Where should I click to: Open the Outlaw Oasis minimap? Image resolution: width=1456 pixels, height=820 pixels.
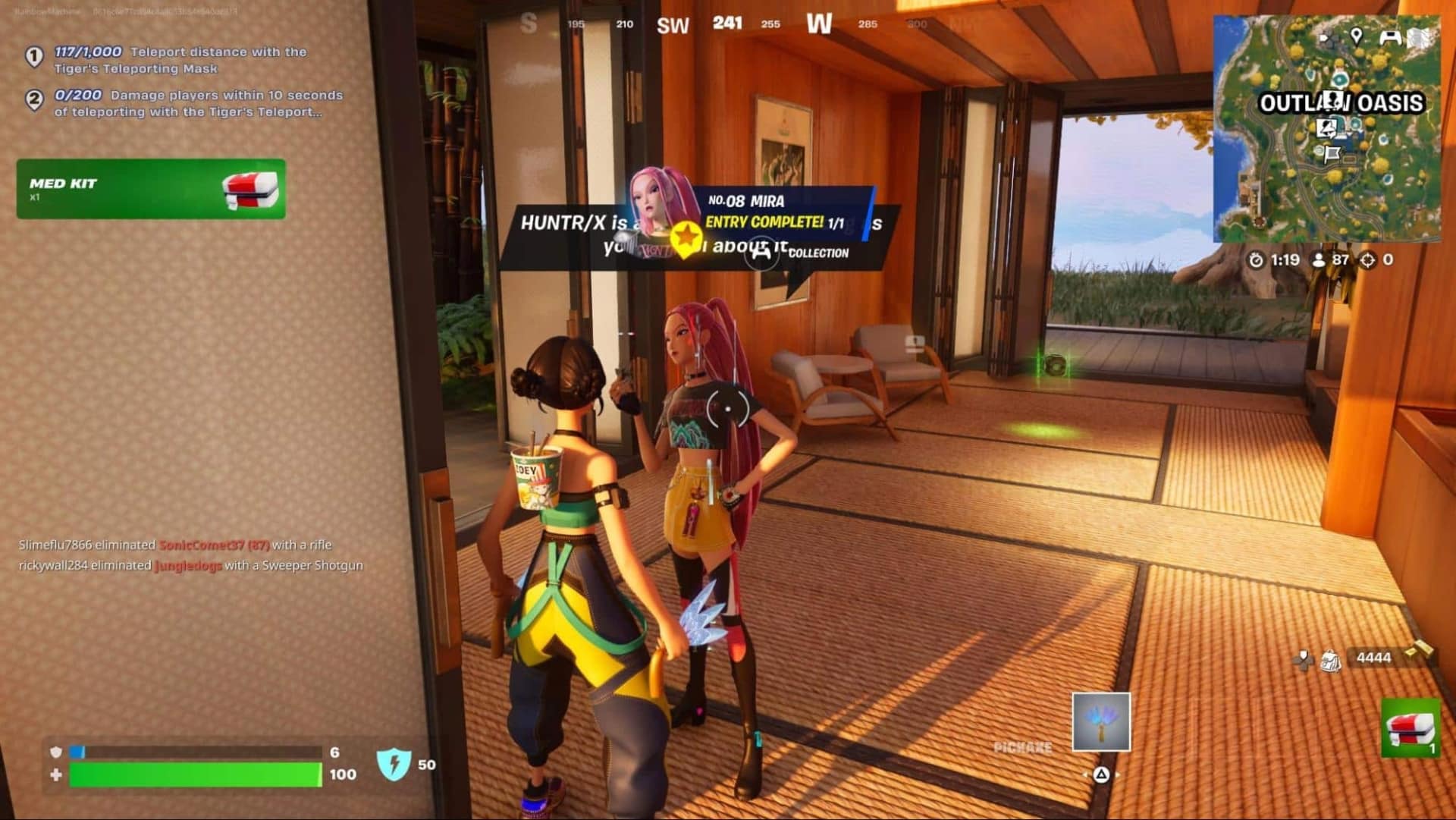click(1326, 129)
